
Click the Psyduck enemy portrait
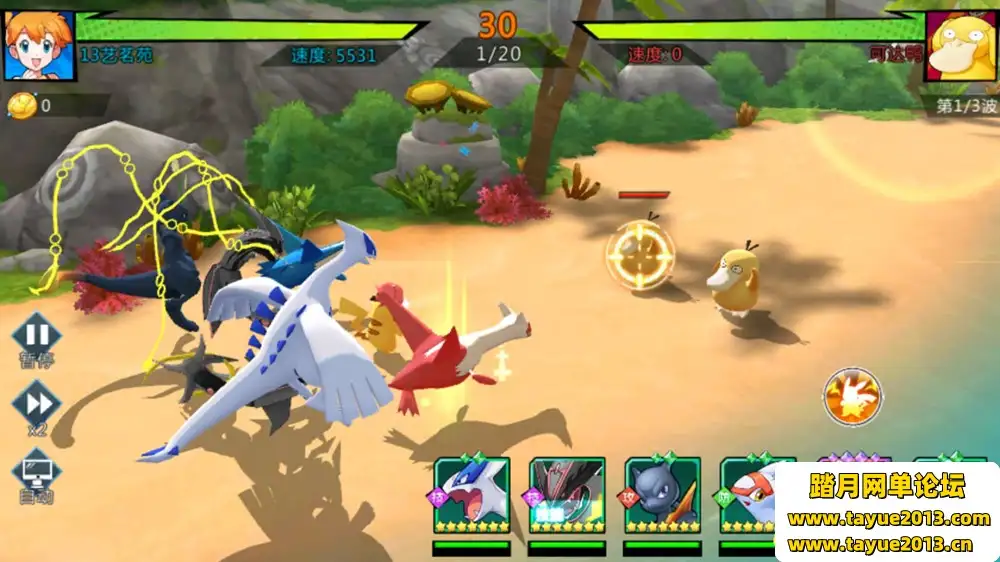point(961,45)
